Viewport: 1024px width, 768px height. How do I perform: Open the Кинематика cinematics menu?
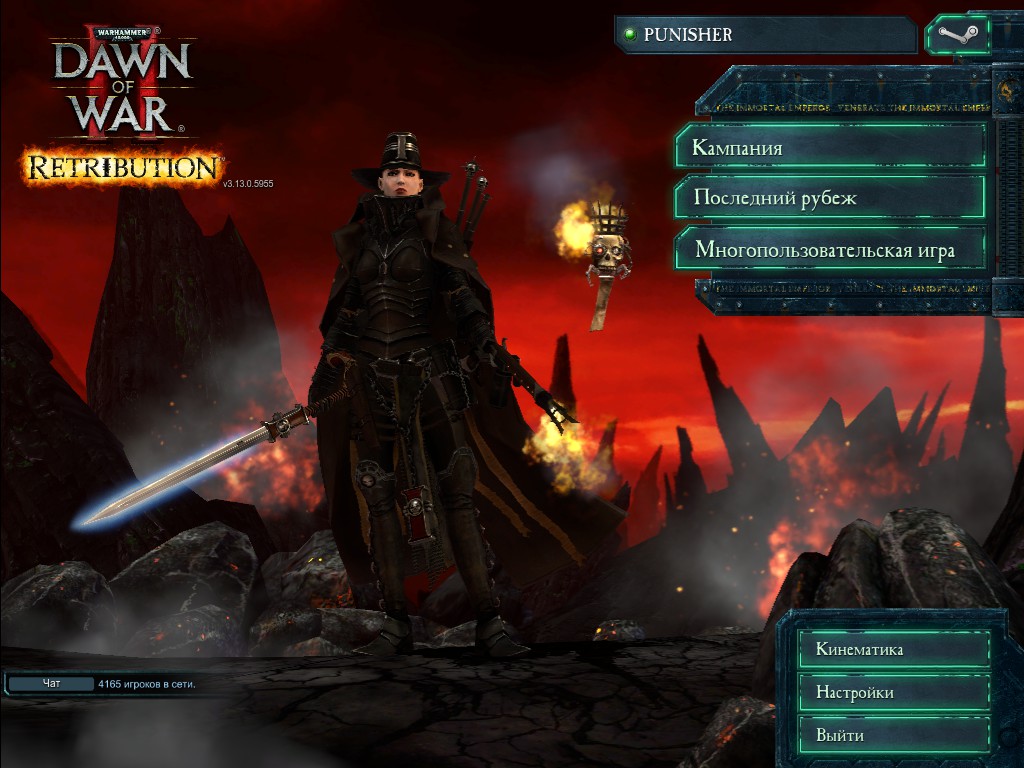coord(895,649)
